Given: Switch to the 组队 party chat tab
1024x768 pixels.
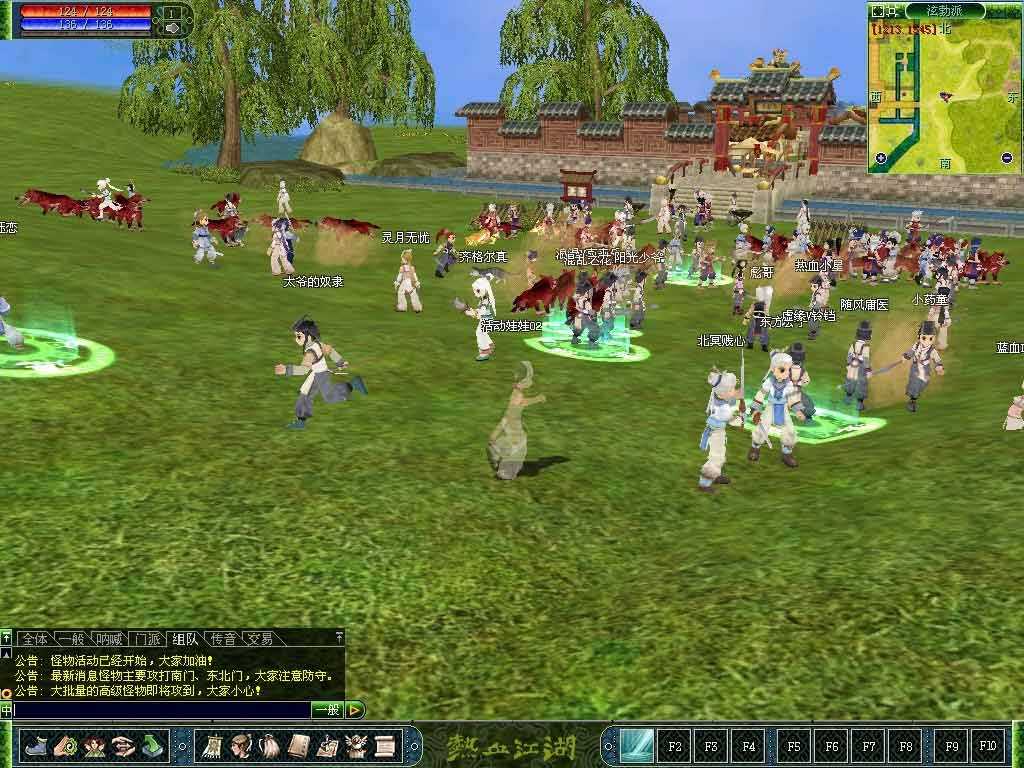Looking at the screenshot, I should [x=185, y=638].
